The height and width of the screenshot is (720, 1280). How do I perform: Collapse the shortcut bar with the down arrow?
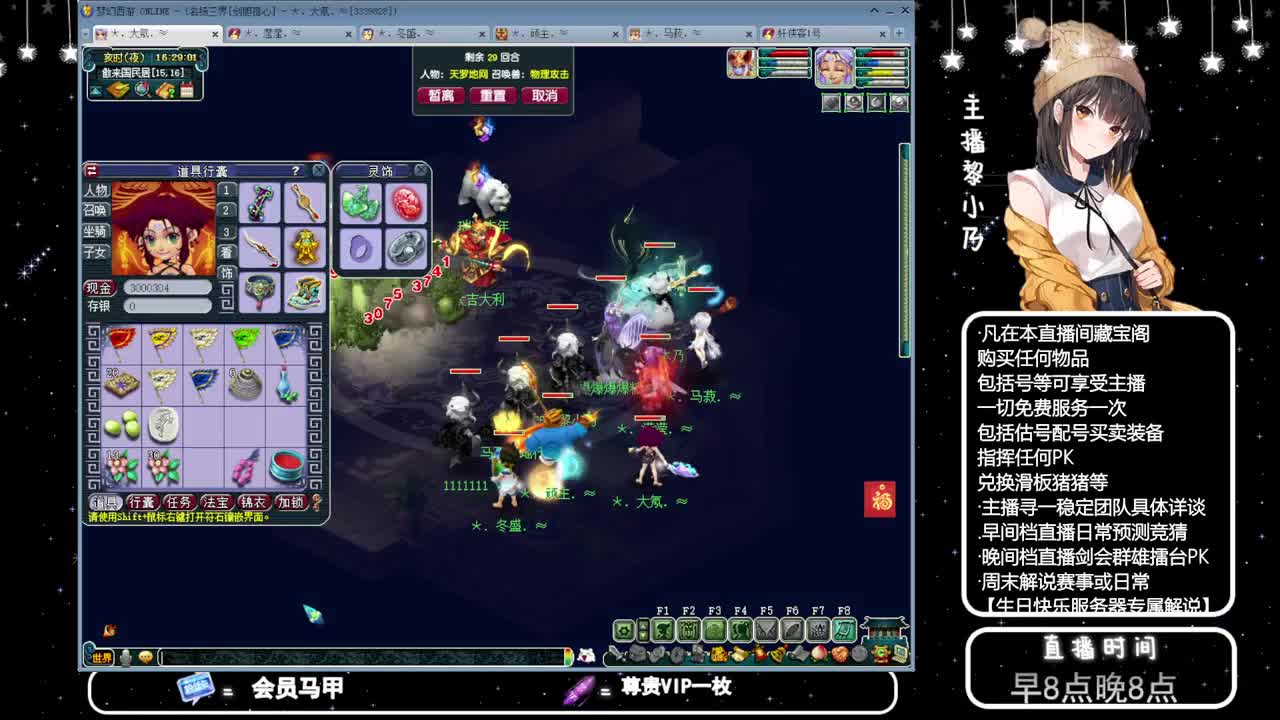pyautogui.click(x=643, y=637)
